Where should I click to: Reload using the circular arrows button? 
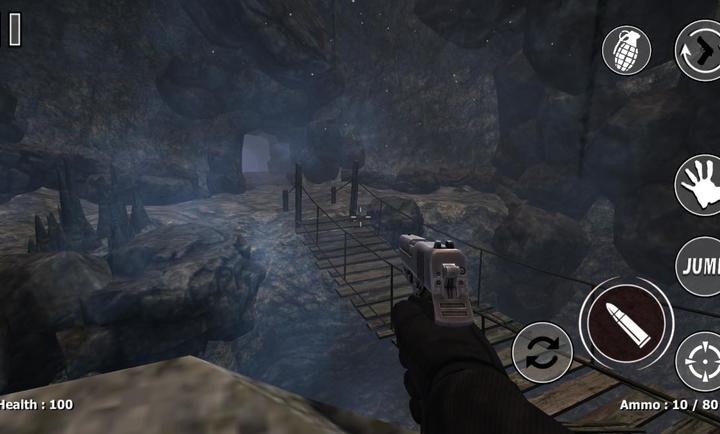click(x=542, y=354)
